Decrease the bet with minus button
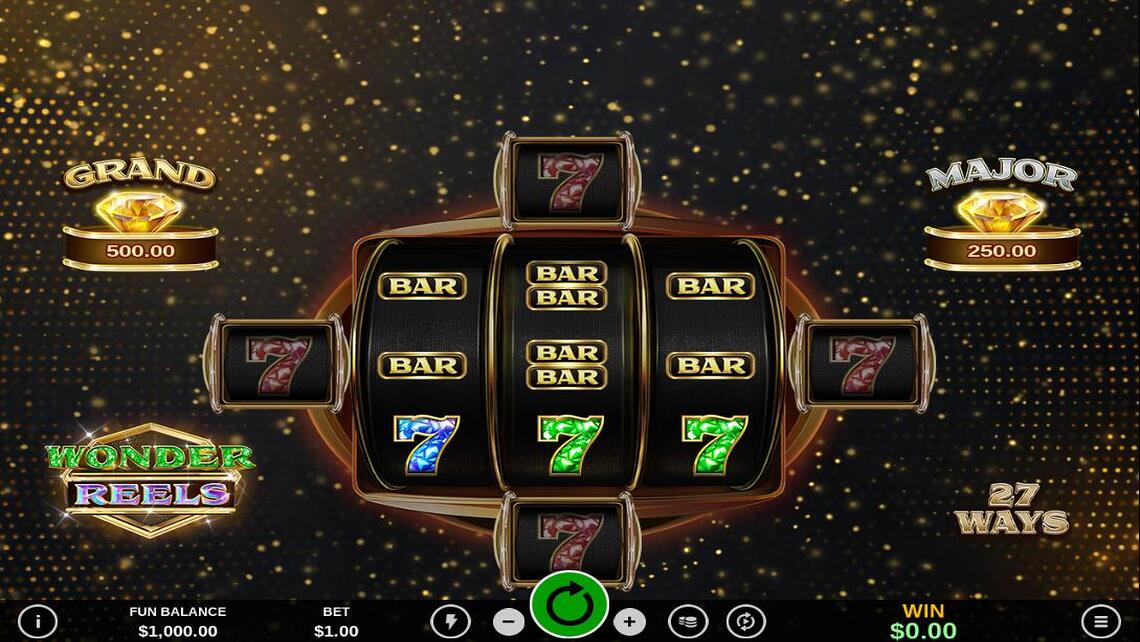 [x=509, y=622]
